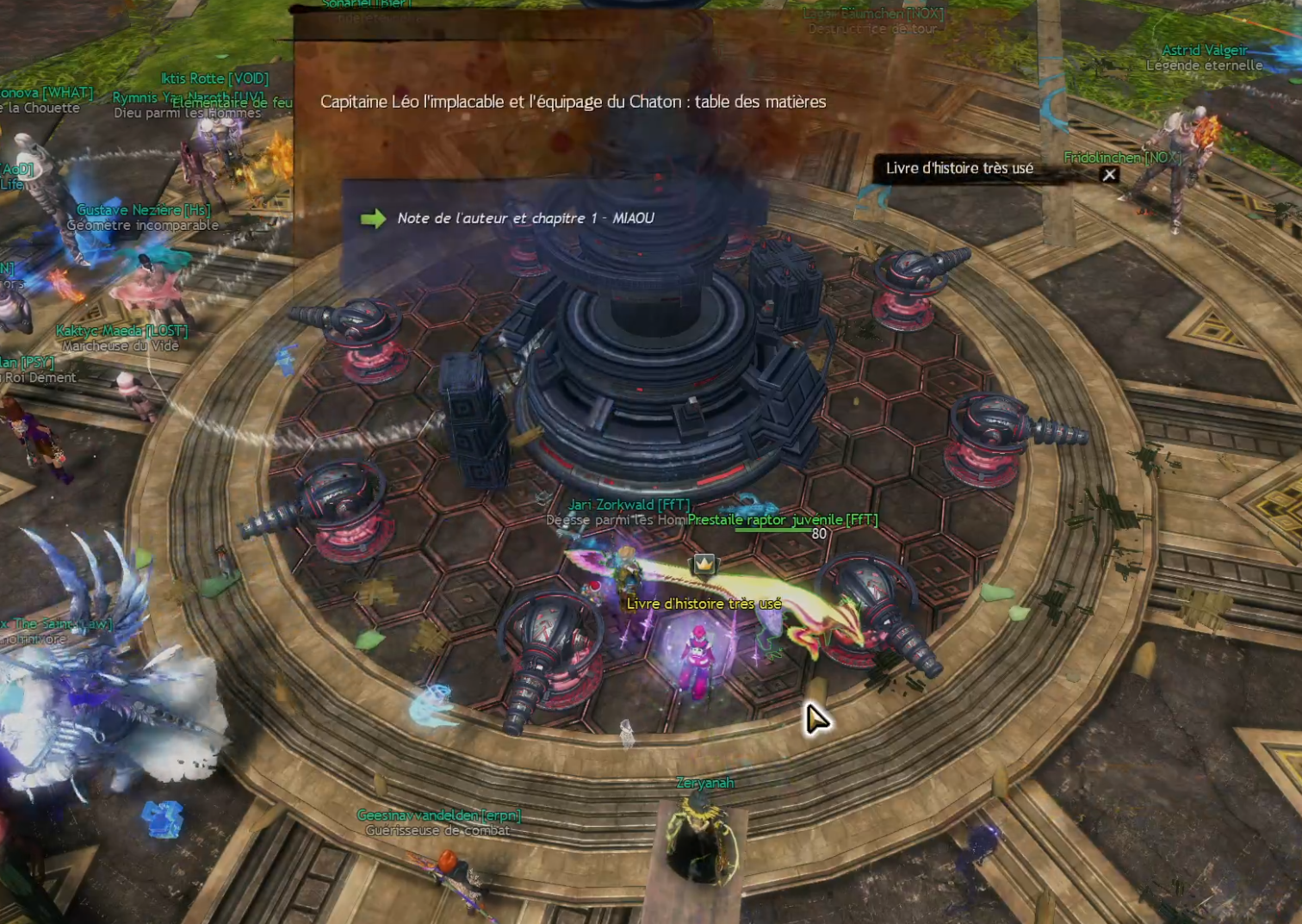
Task: Choose the "Note de l'auteur et chapitre 1 - MIAOU" option
Action: [x=524, y=219]
